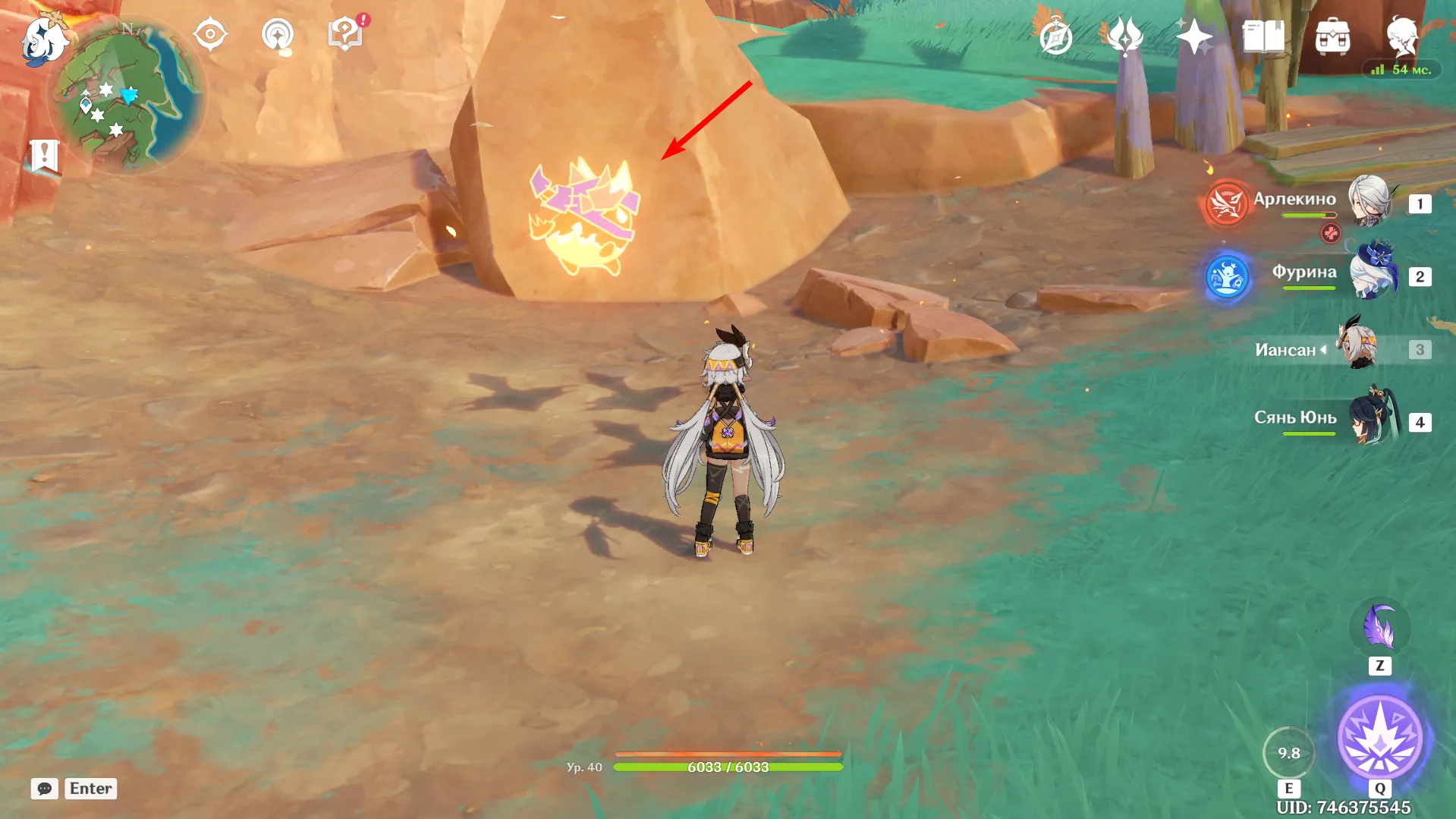Open the quest banner exclamation icon
Image resolution: width=1456 pixels, height=819 pixels.
(x=44, y=156)
